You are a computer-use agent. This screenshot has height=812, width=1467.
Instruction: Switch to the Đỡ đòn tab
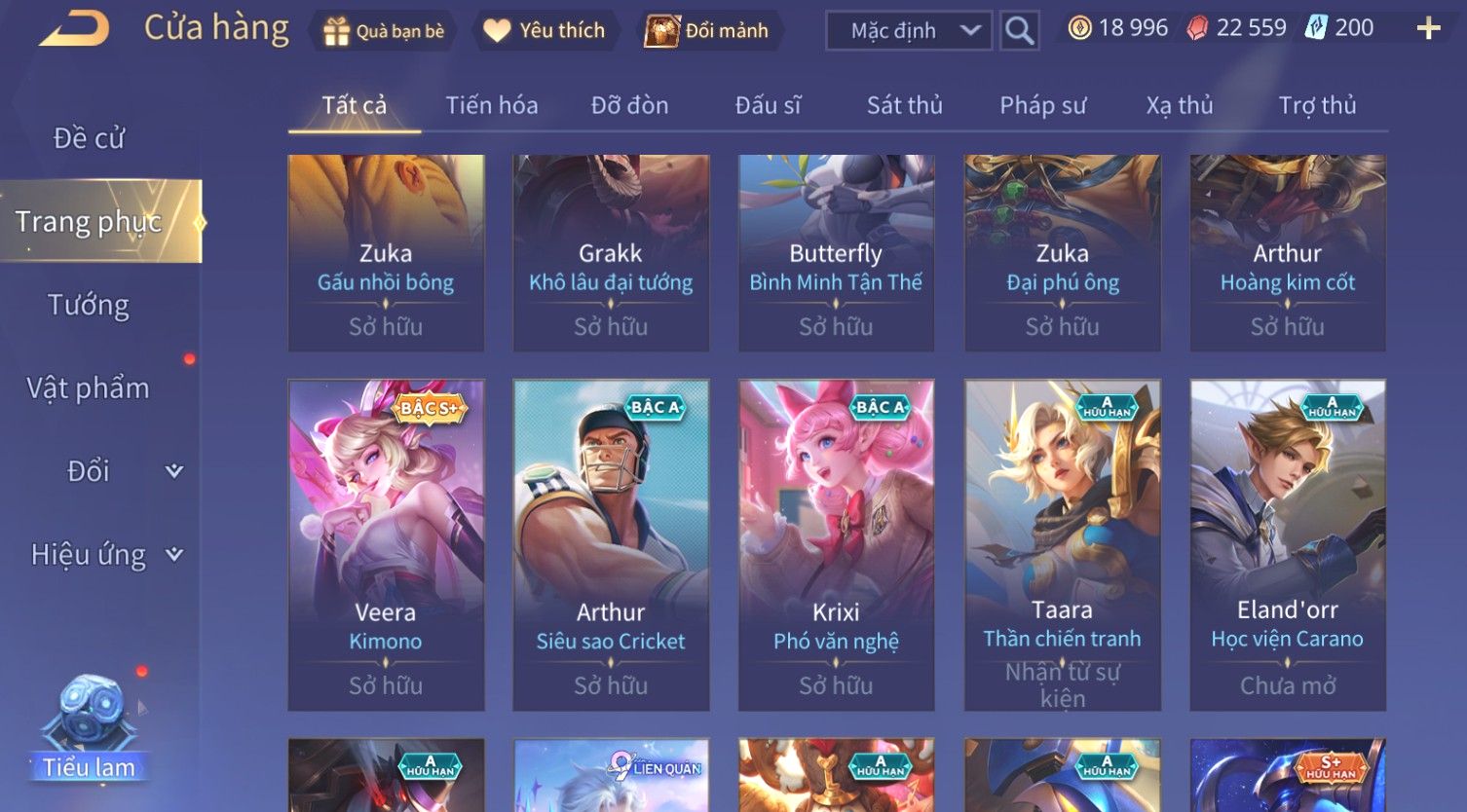(629, 105)
